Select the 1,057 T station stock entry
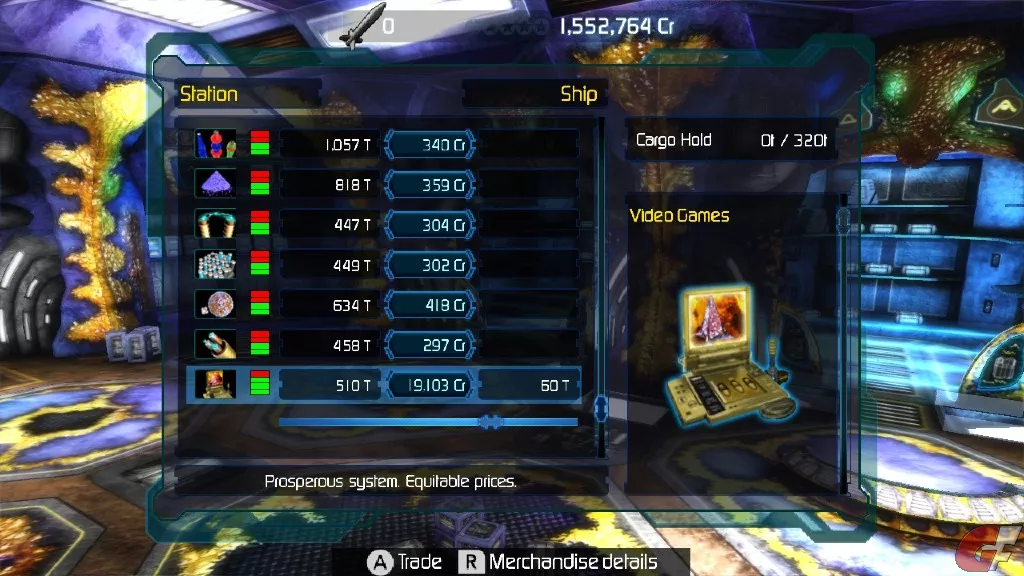 (328, 145)
